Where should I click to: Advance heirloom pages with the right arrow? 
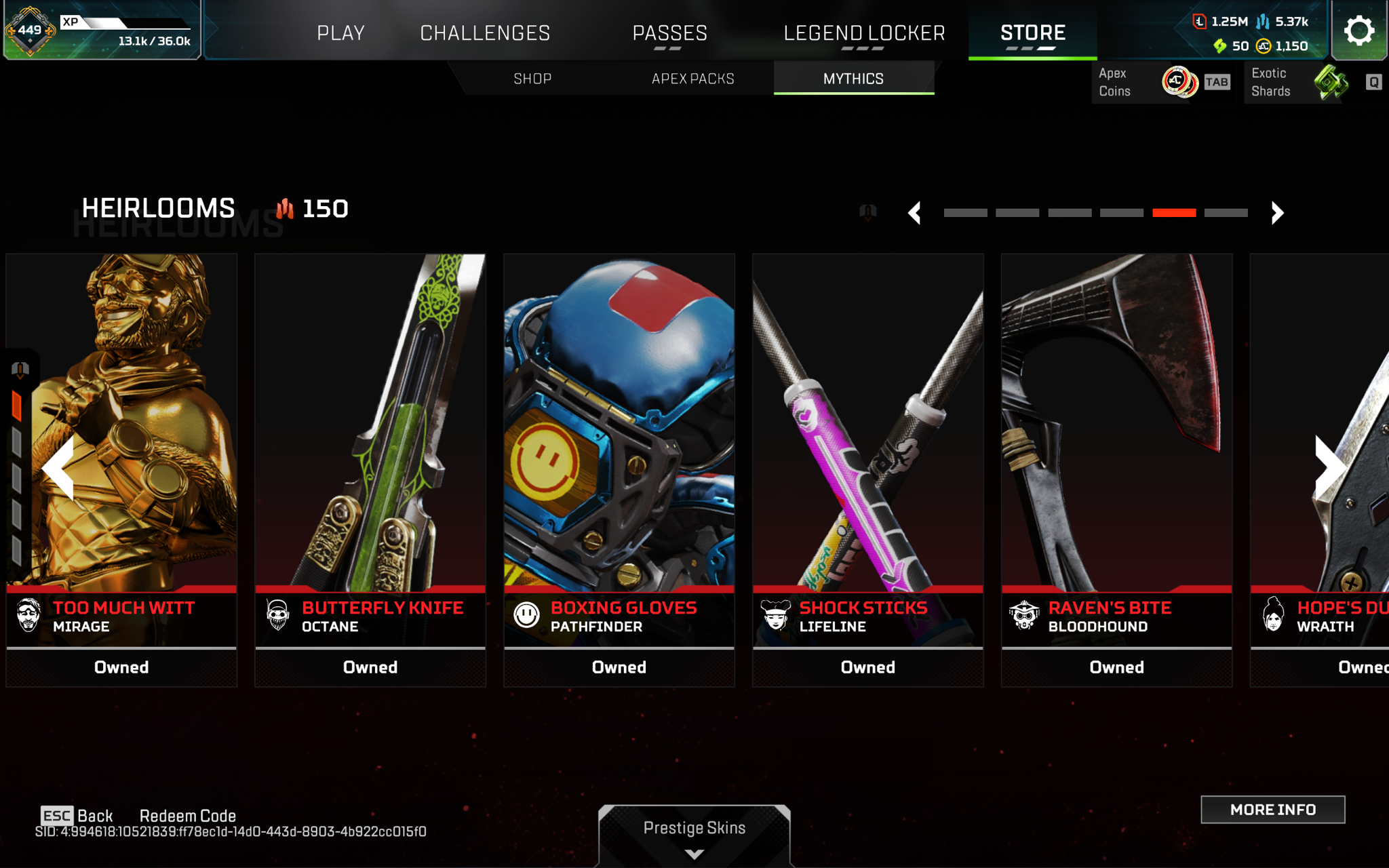[1277, 213]
